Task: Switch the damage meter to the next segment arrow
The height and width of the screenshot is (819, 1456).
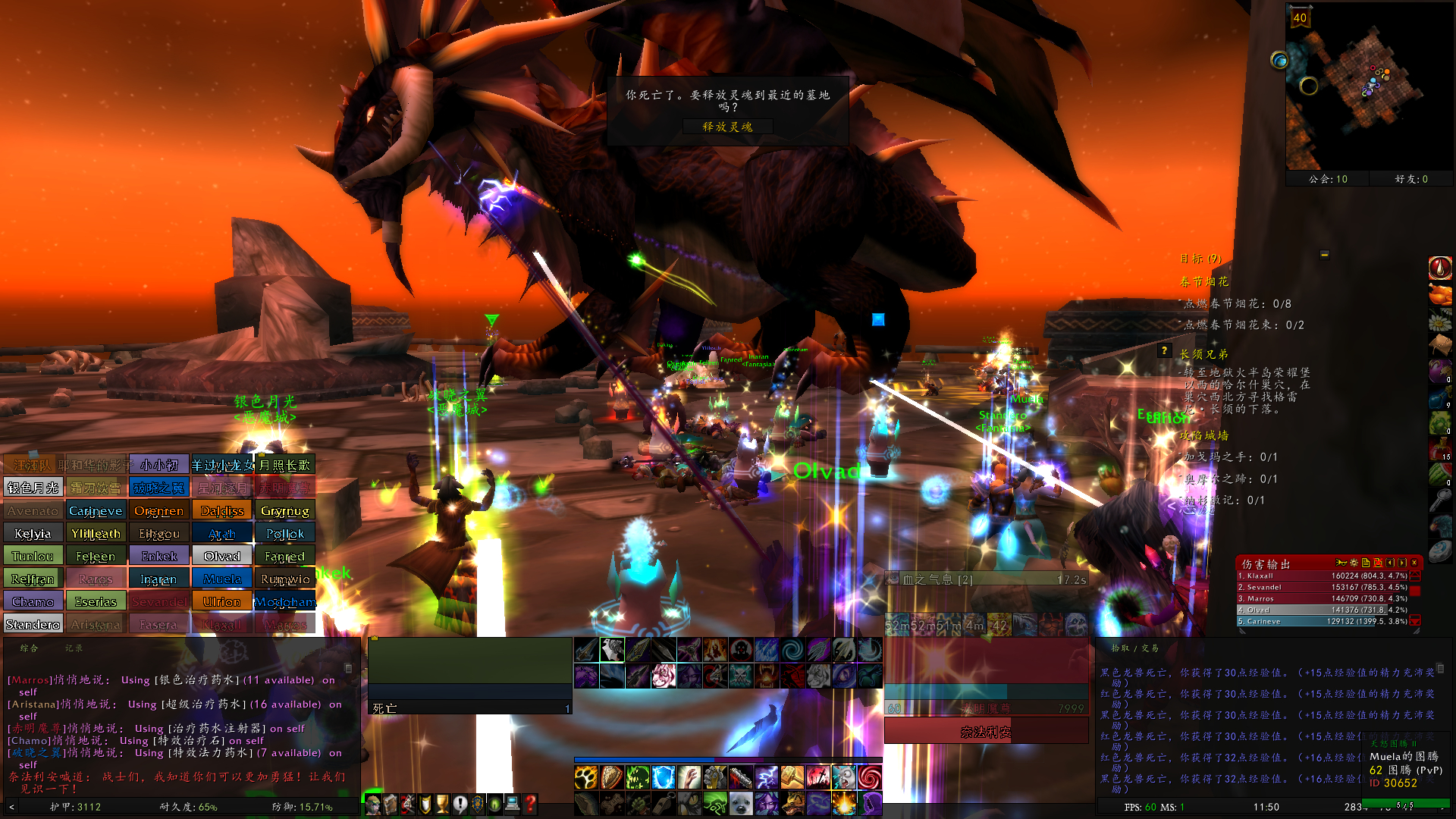Action: pyautogui.click(x=1403, y=563)
